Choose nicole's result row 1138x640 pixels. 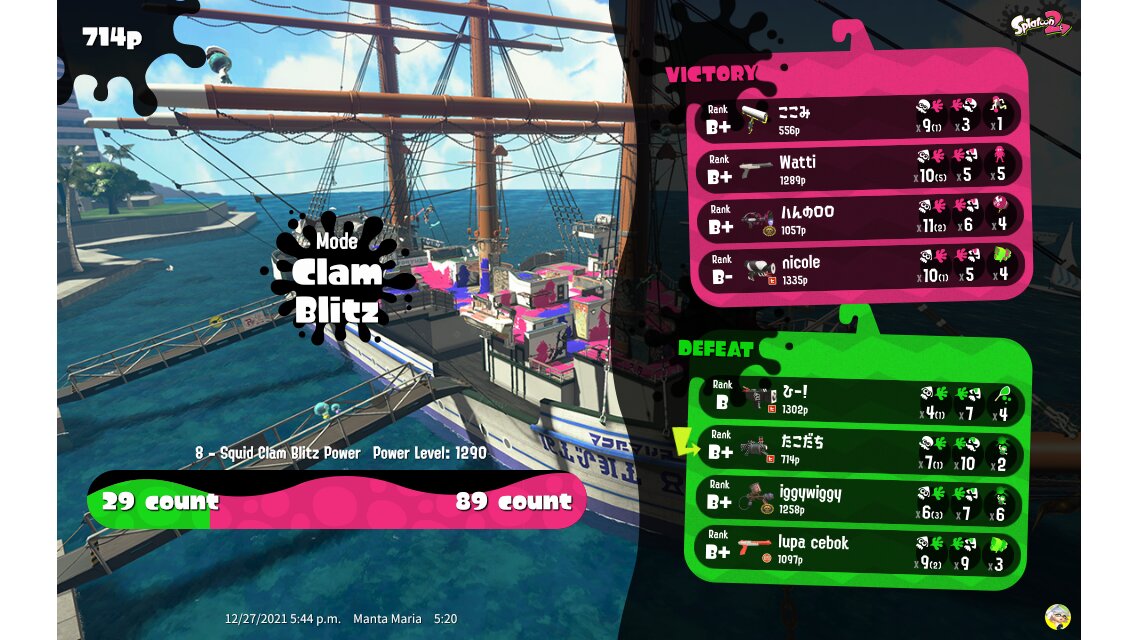point(860,268)
